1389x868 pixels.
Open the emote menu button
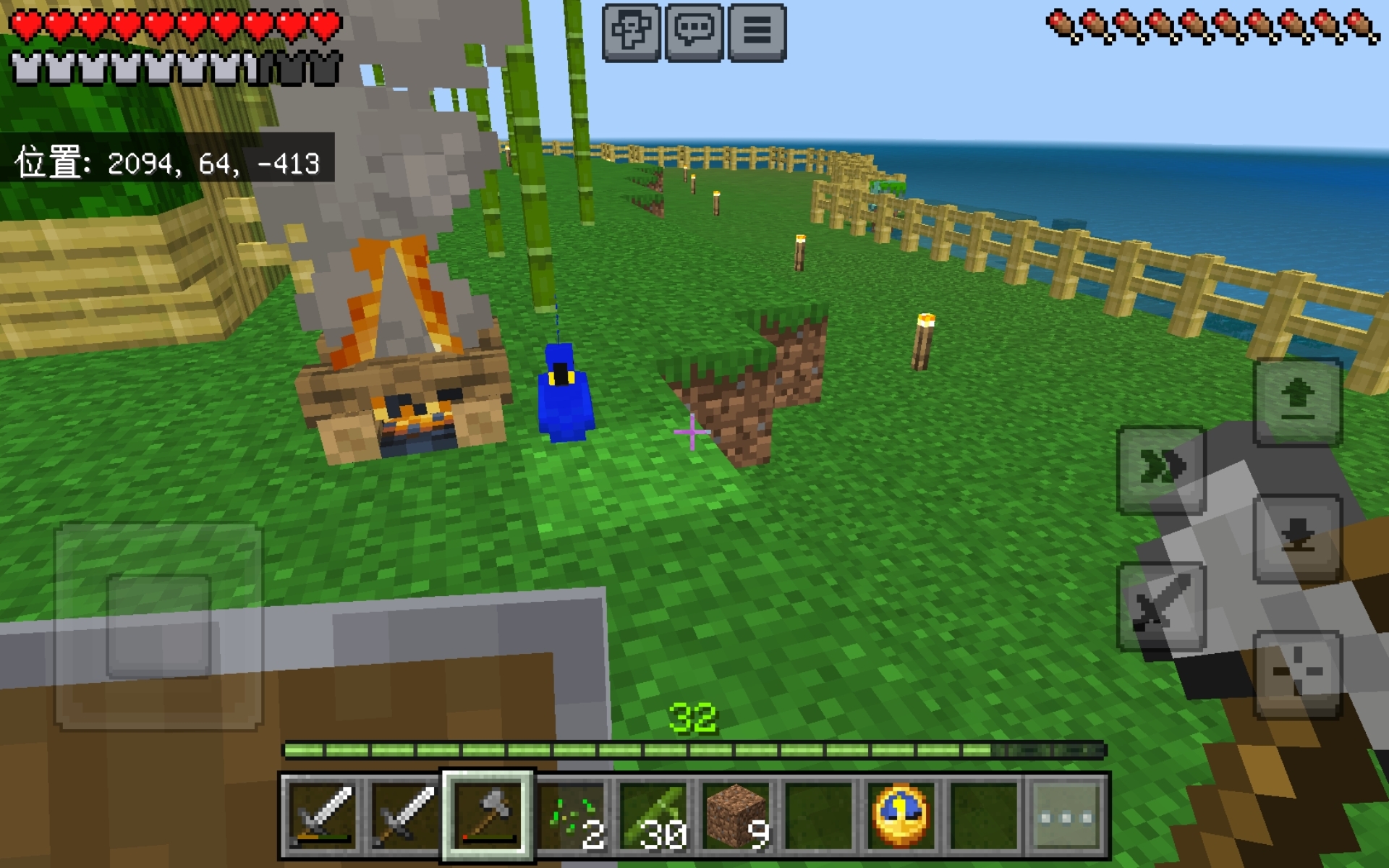coord(631,32)
